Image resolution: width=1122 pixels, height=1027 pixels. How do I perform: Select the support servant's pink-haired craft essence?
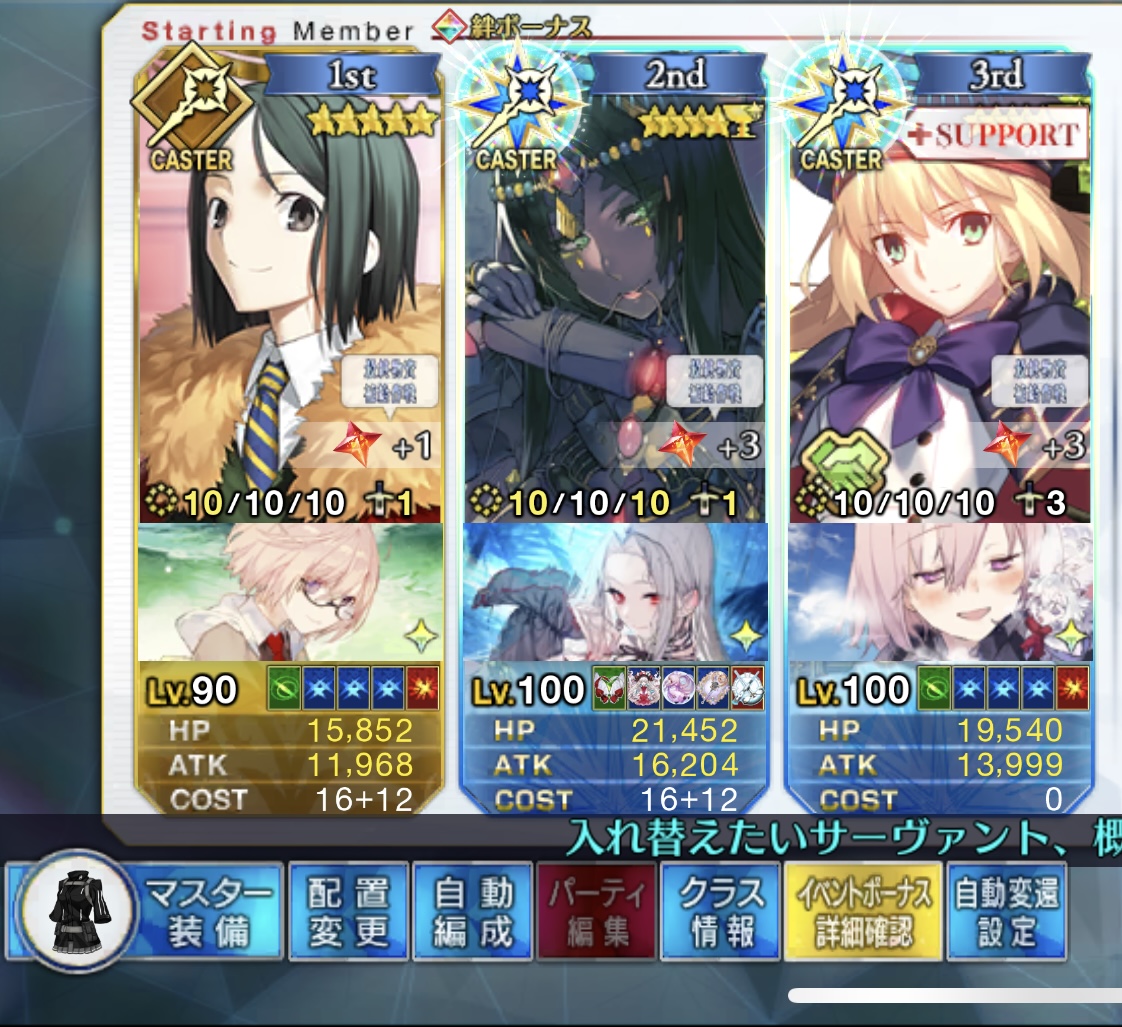coord(938,592)
